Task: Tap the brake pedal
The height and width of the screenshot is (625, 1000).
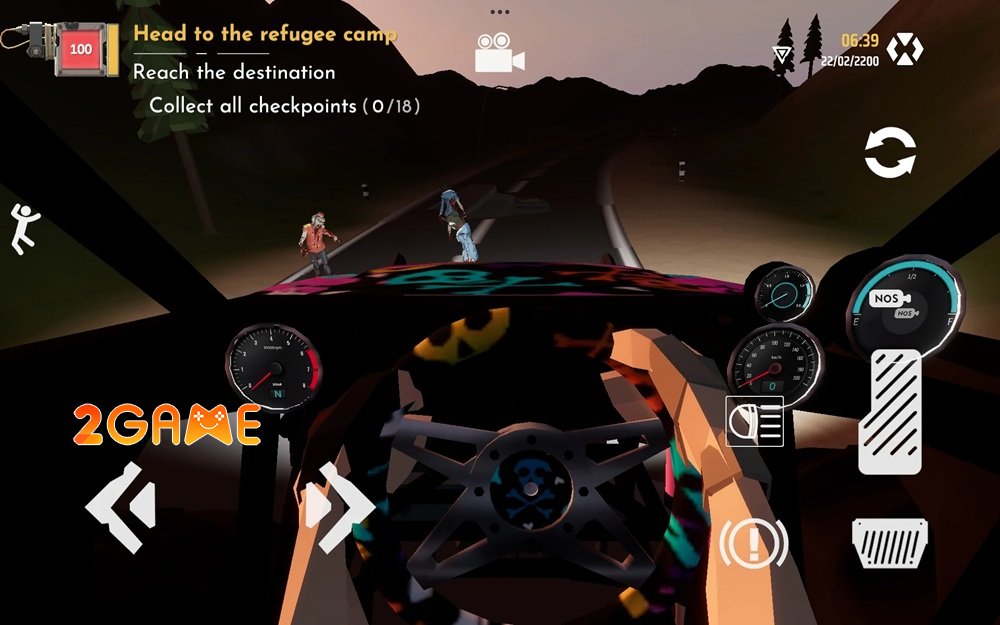Action: click(889, 544)
